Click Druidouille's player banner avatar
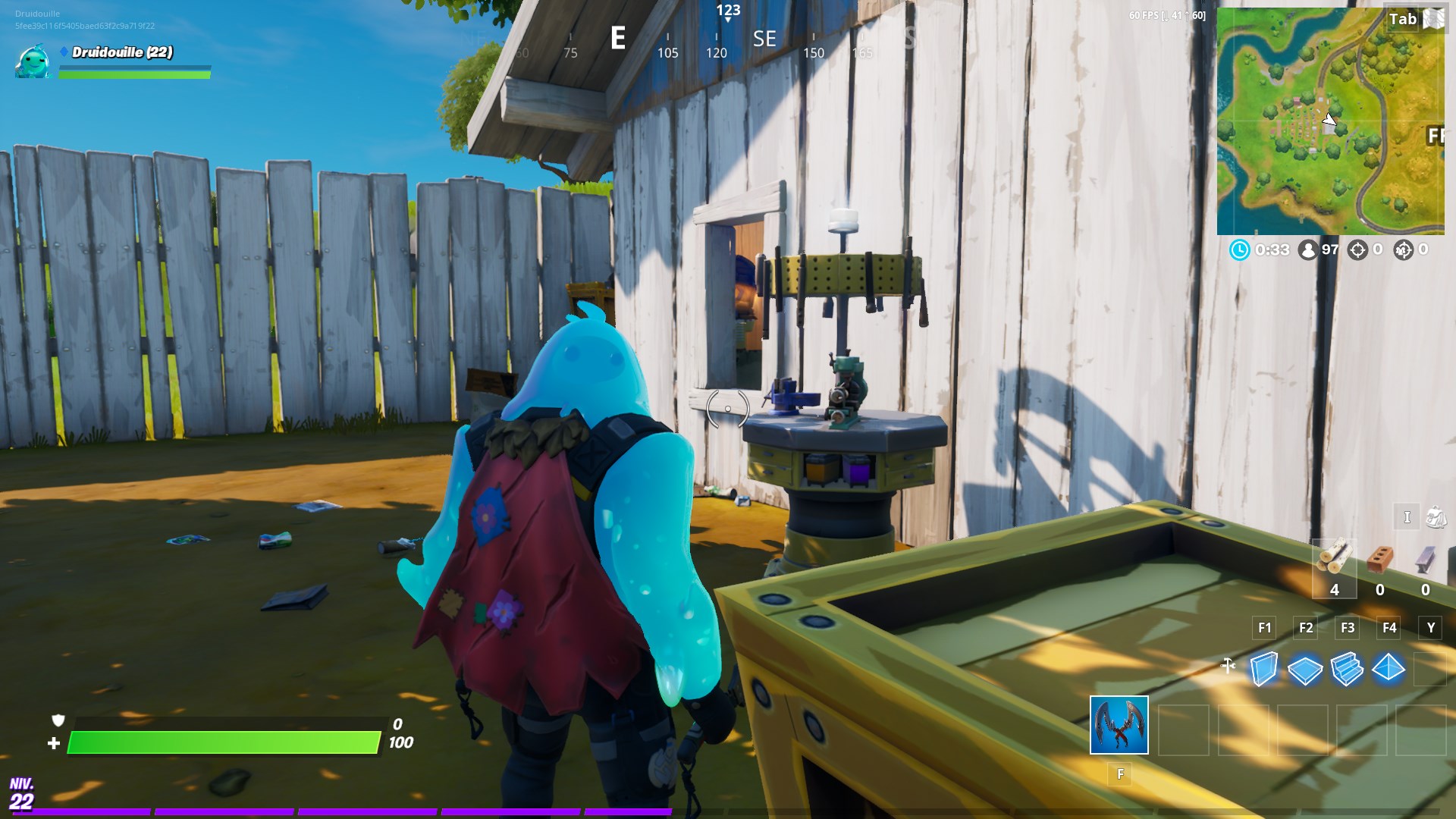 click(32, 62)
